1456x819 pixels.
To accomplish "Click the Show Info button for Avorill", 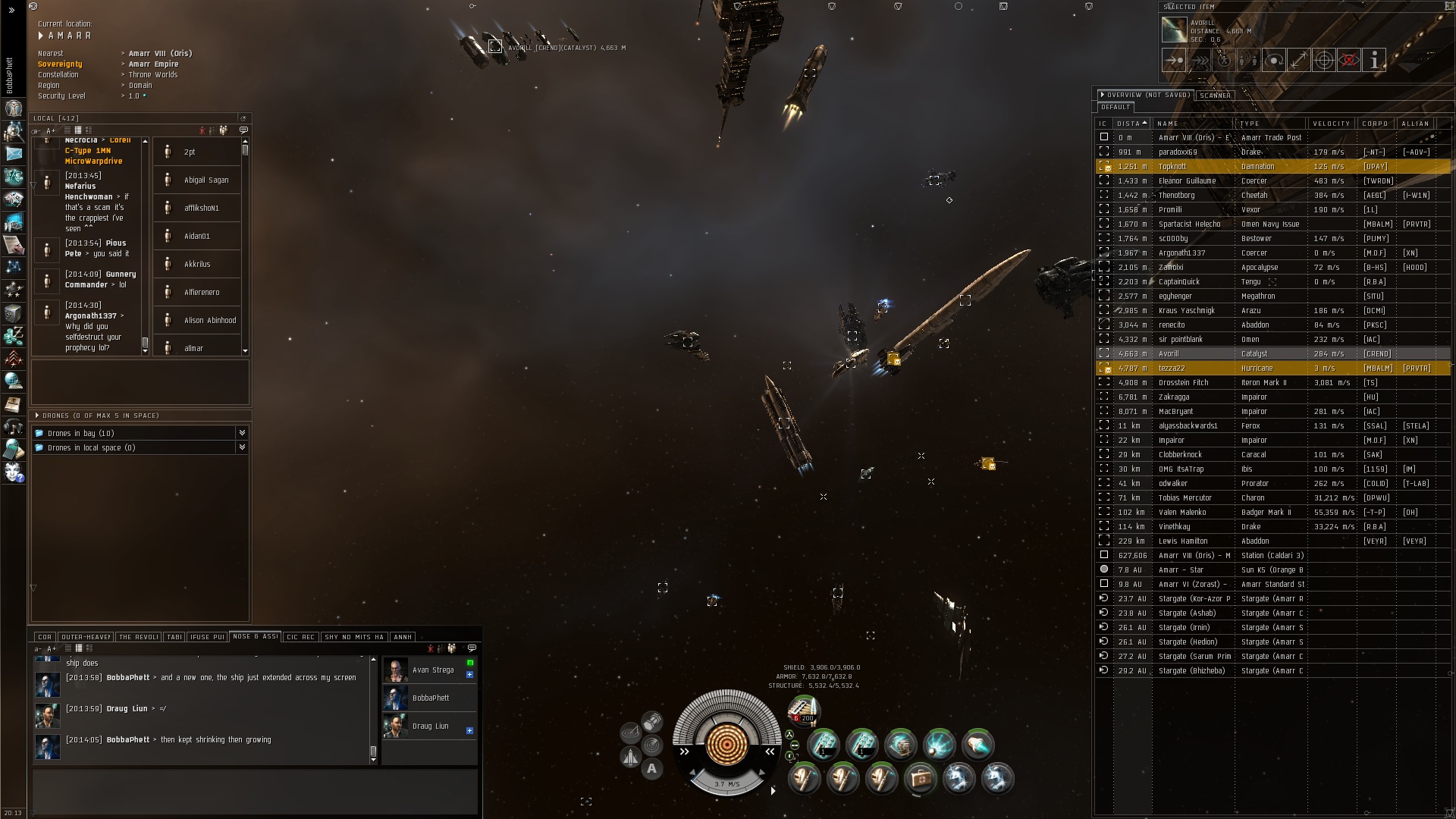I will click(1374, 60).
